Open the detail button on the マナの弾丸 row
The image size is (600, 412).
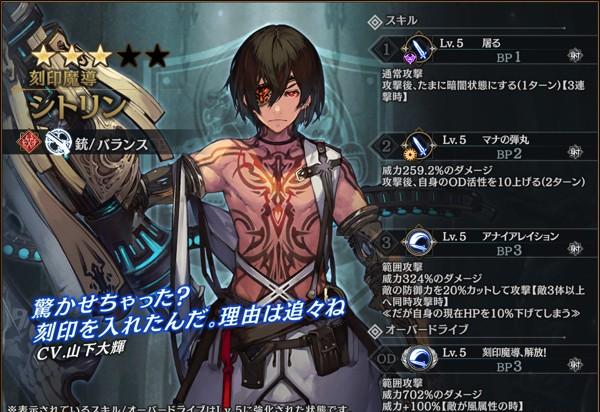tap(575, 149)
